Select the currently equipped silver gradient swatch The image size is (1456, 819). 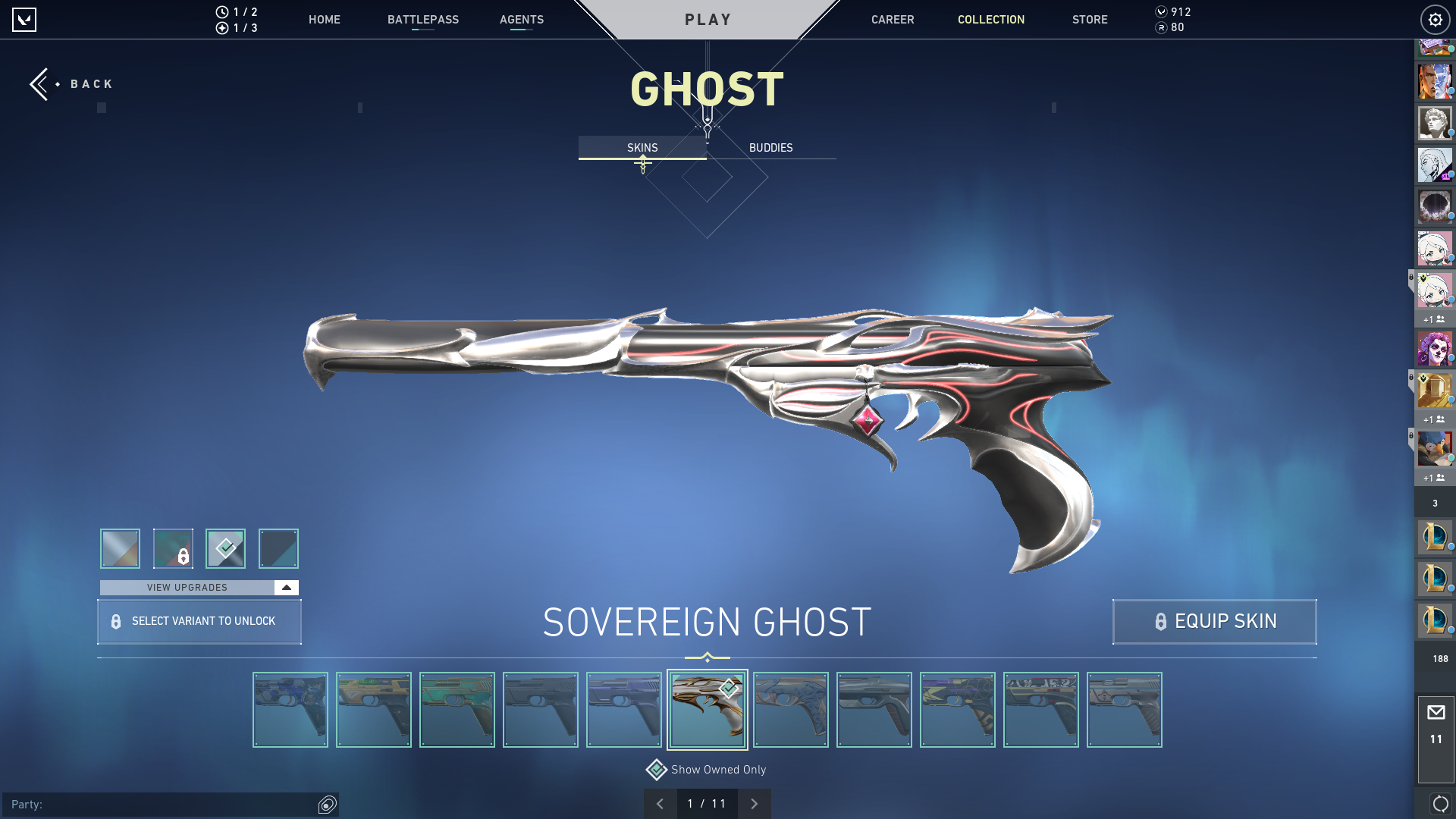click(x=120, y=548)
